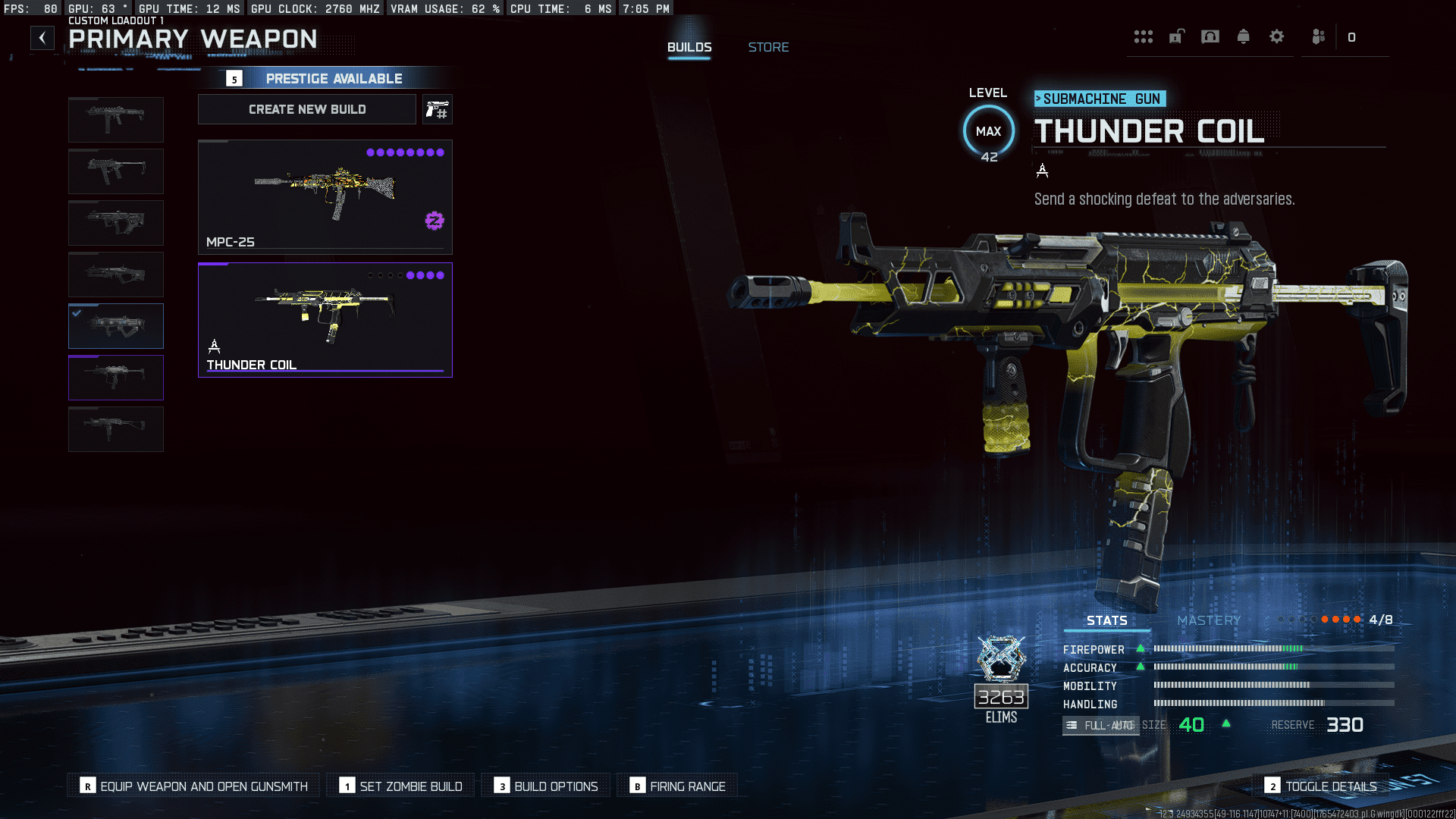Enter the Firing Range
Screen dimensions: 1456x819
coord(678,786)
